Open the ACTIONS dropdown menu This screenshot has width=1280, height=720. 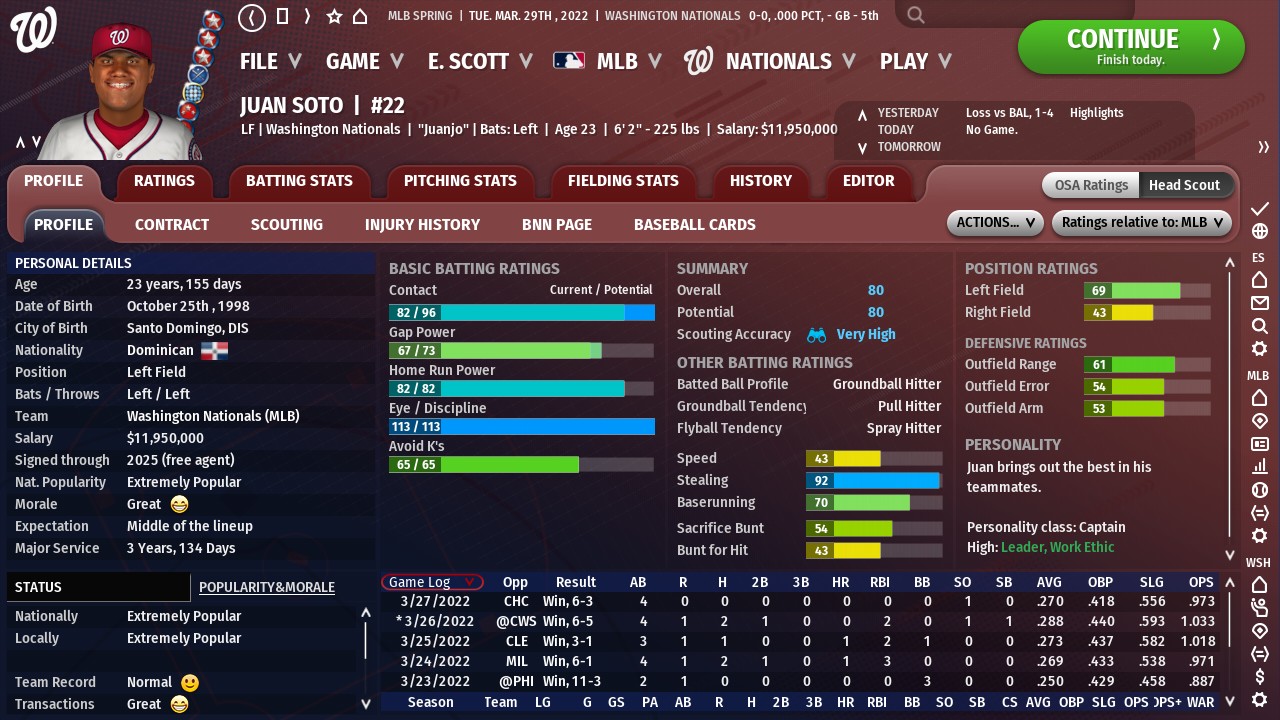pos(994,222)
